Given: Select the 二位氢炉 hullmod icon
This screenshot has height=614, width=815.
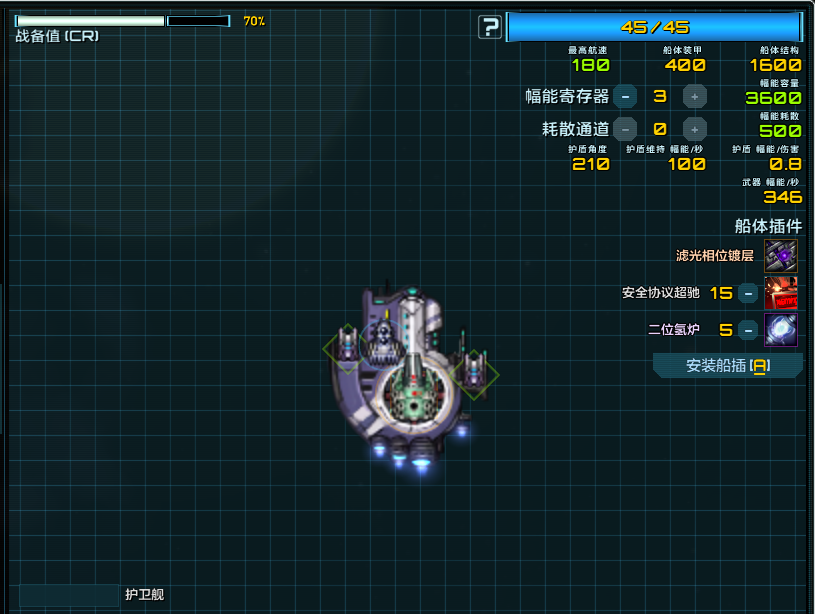Looking at the screenshot, I should 781,330.
